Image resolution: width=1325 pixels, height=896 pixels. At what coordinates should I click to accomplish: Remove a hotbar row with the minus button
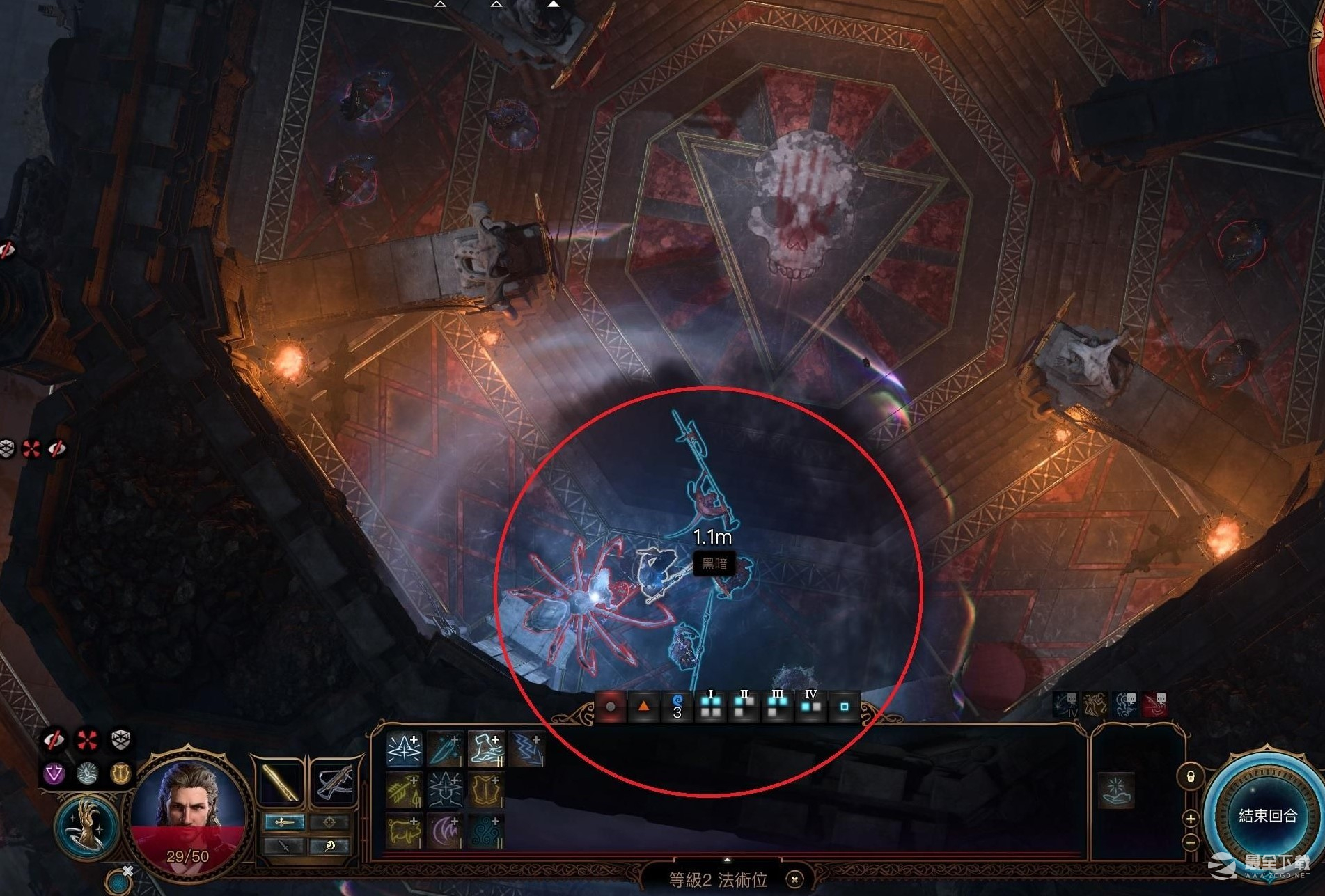click(x=1190, y=842)
